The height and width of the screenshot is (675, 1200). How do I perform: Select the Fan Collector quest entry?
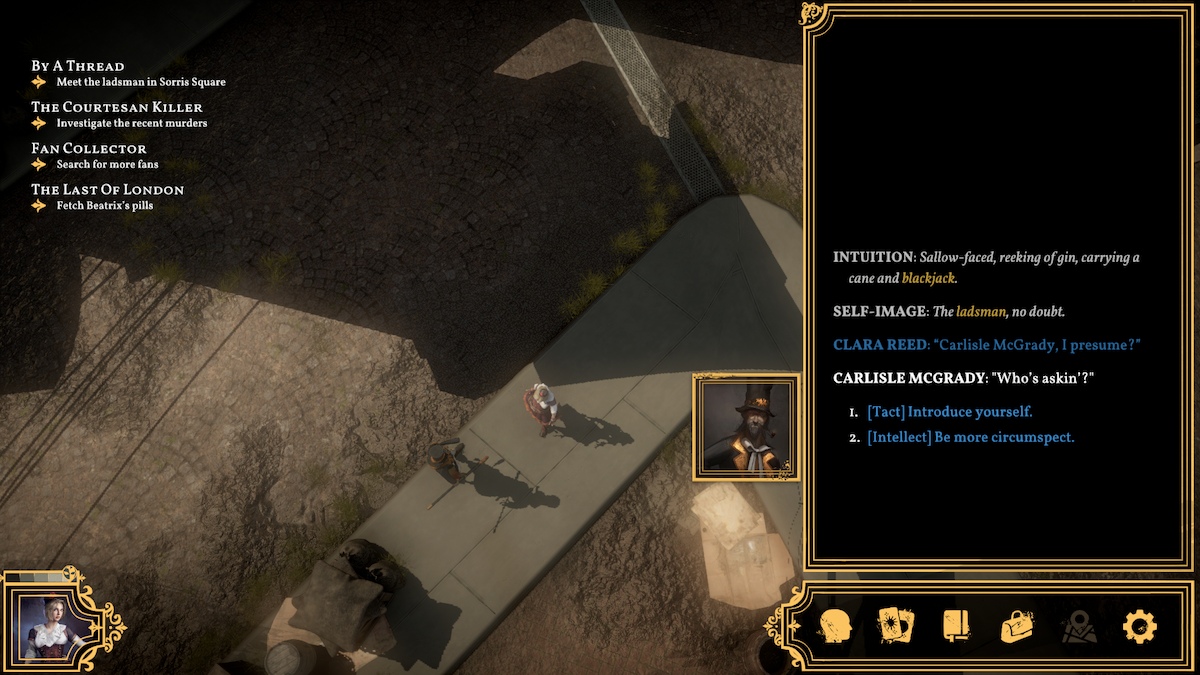click(89, 148)
